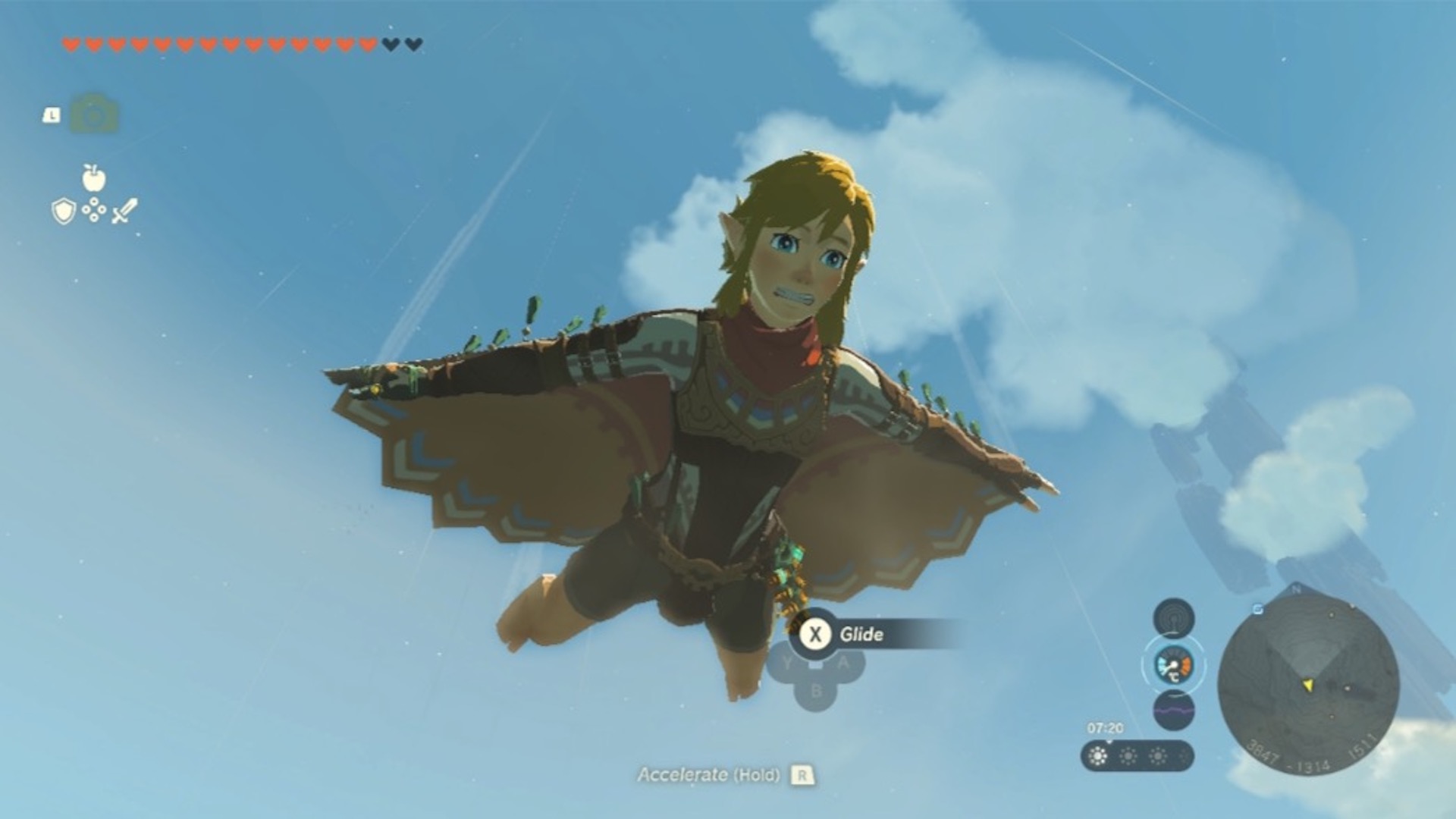
Task: Select the yellow player arrow on the minimap
Action: click(1308, 684)
